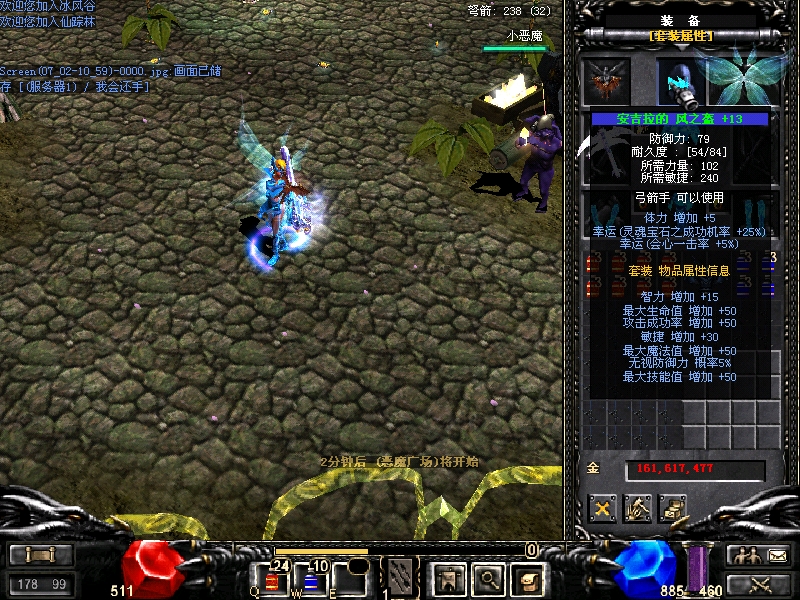Open the scroll quest button

(x=526, y=578)
